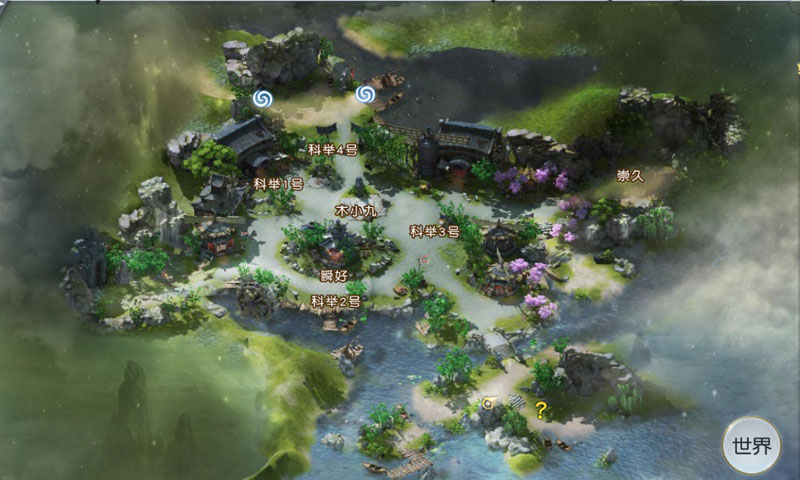The width and height of the screenshot is (800, 480).
Task: Choose the 崇久 map label
Action: [x=631, y=175]
